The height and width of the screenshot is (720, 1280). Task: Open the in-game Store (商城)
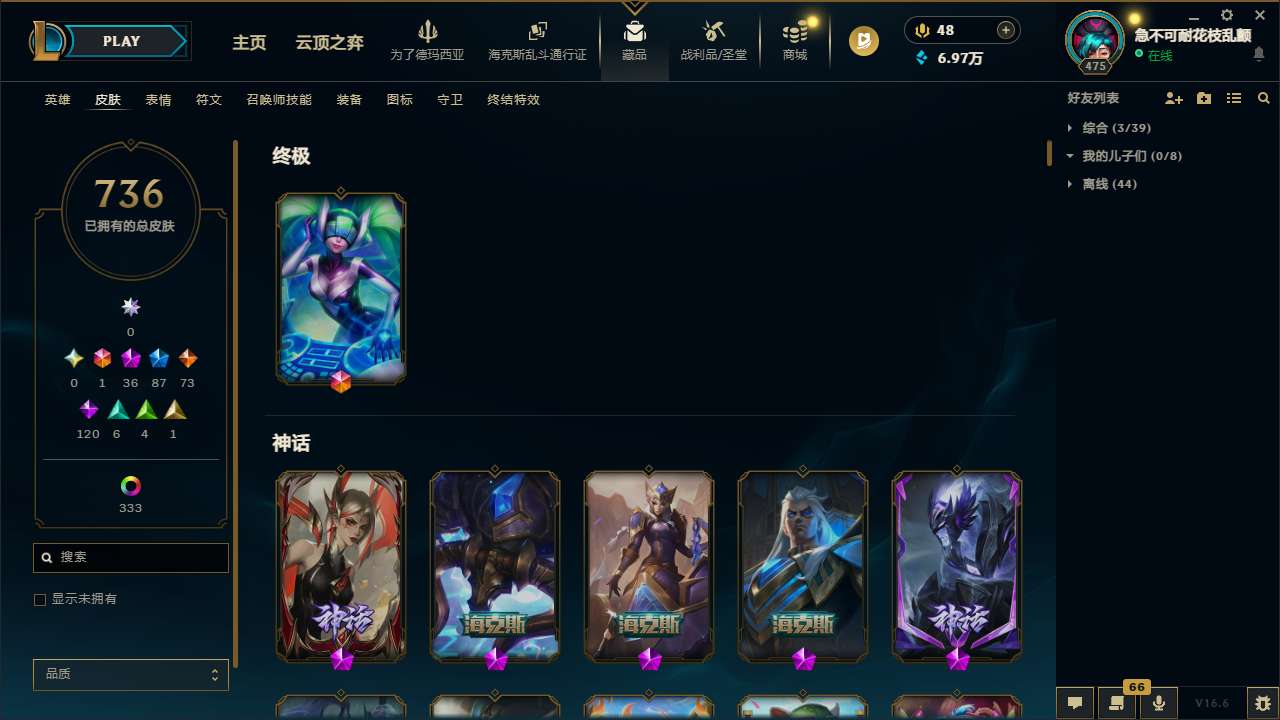tap(794, 40)
